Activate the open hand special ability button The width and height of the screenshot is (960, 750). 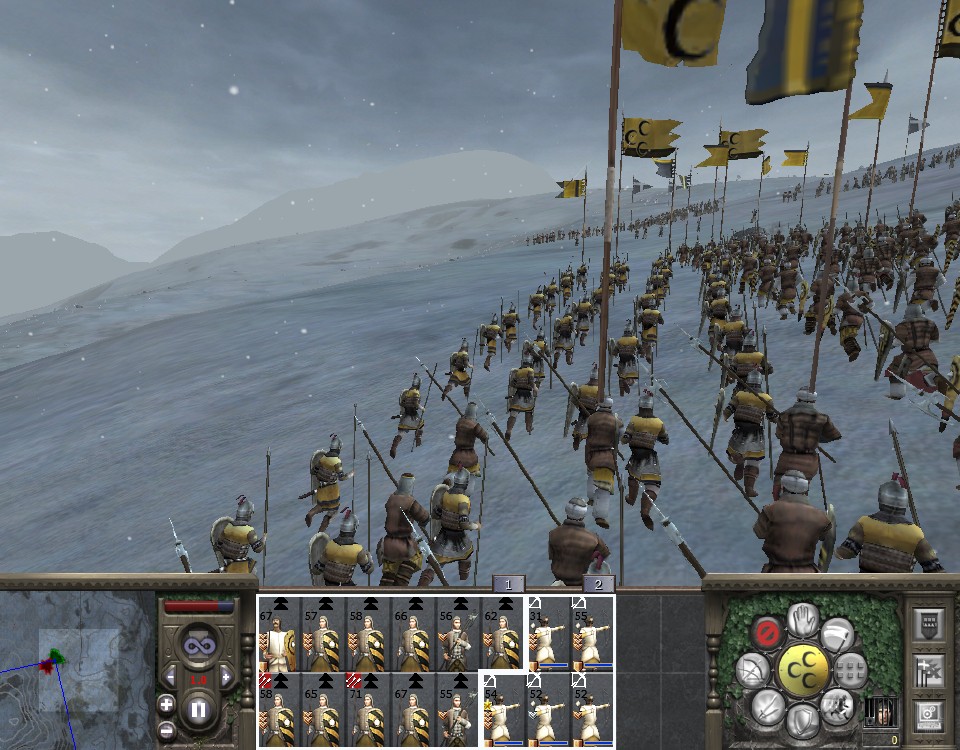pyautogui.click(x=802, y=620)
